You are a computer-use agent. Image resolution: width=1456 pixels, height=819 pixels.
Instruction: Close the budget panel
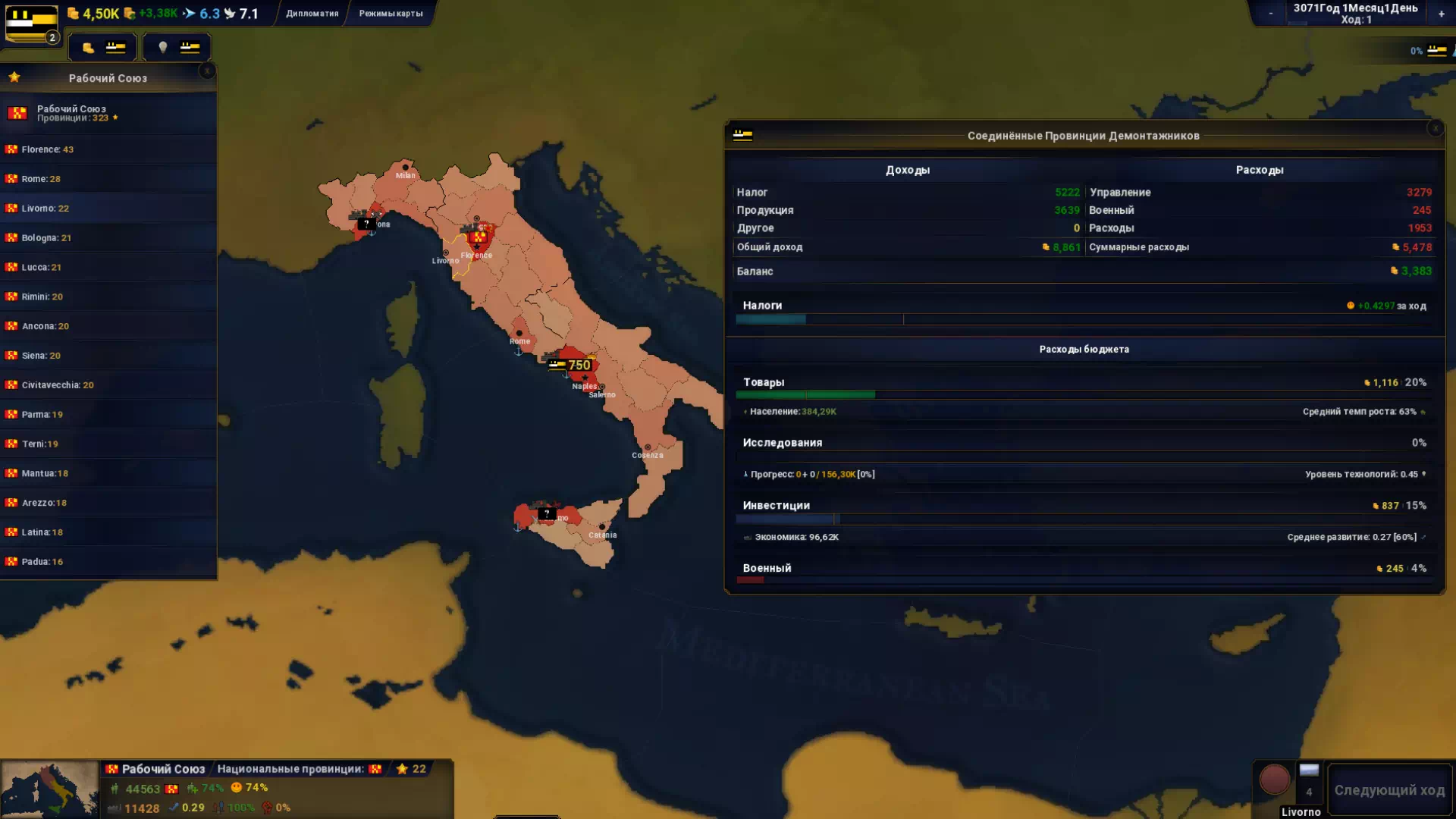click(1435, 129)
